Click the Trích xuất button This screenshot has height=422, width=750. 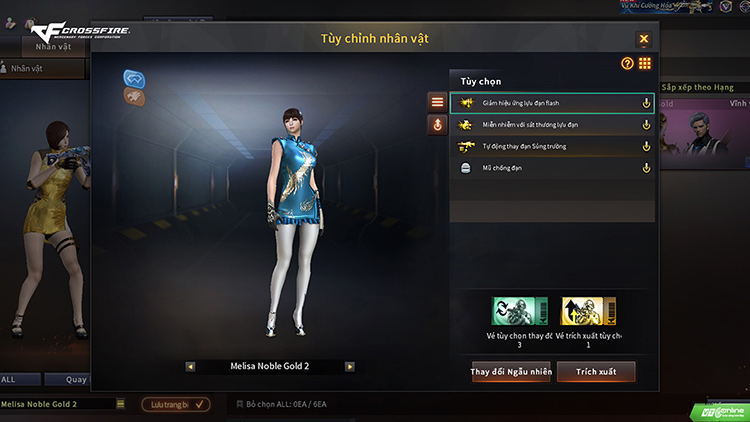[596, 372]
